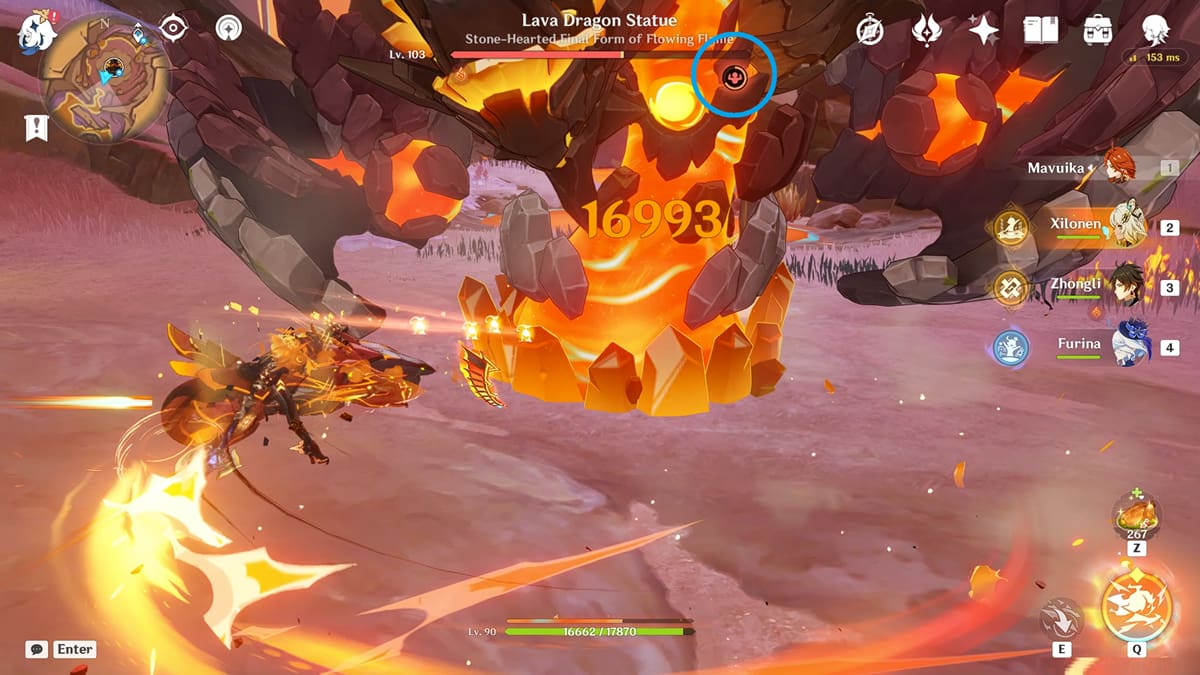Open the four-pointed star wish icon
Image resolution: width=1200 pixels, height=675 pixels.
click(984, 31)
